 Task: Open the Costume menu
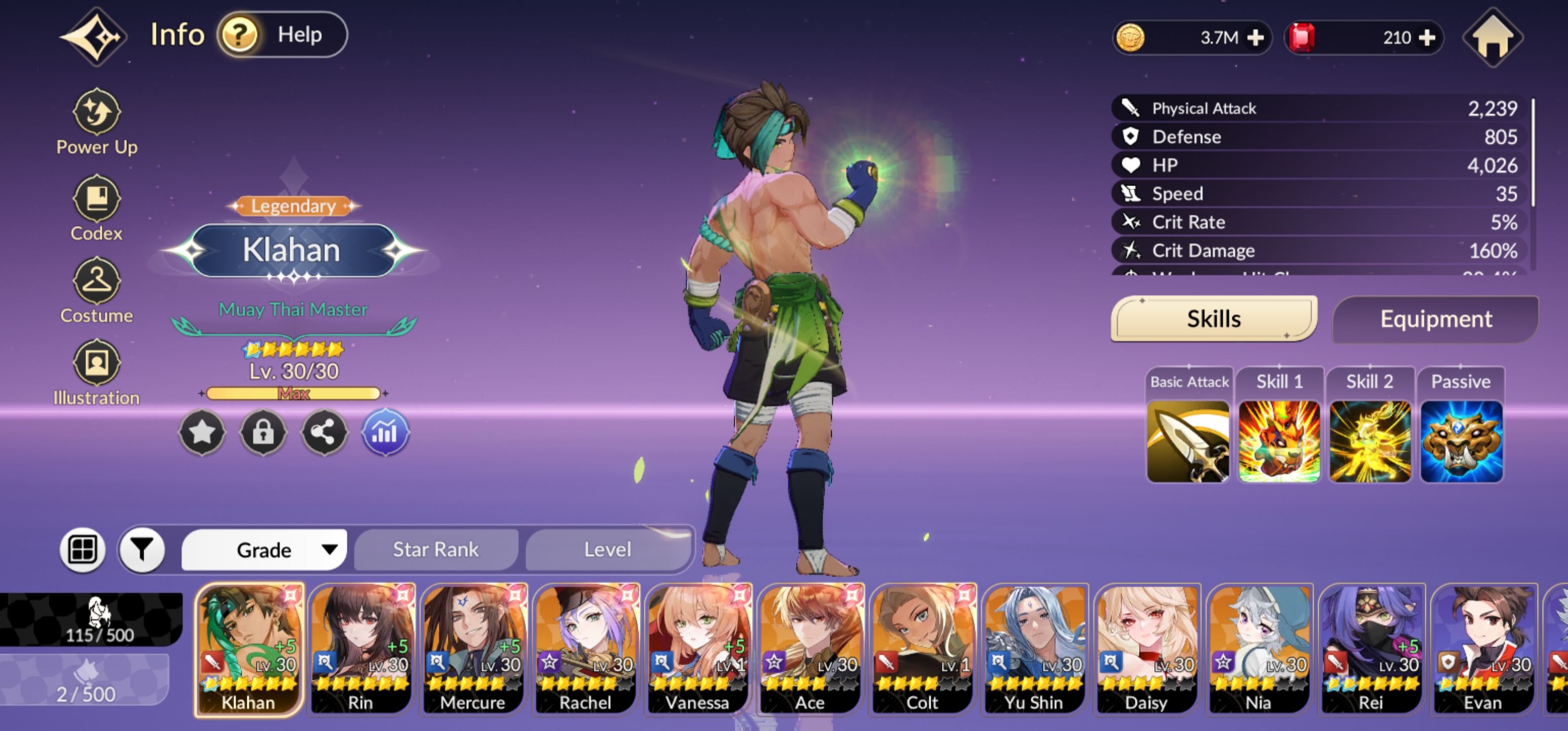click(x=97, y=290)
